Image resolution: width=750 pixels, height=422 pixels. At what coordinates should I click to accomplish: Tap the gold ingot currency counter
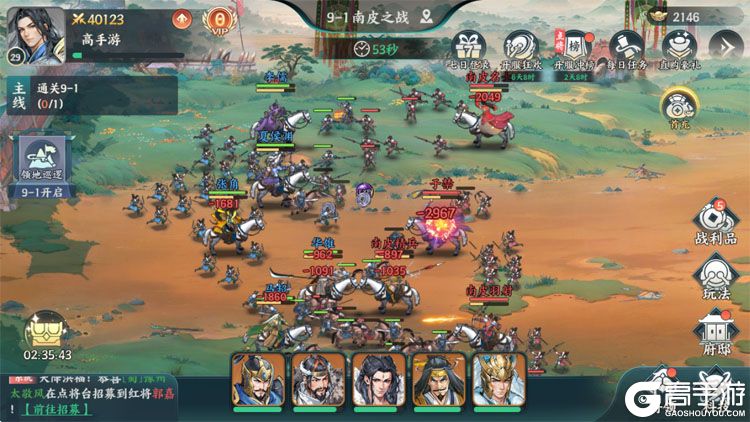(x=692, y=17)
